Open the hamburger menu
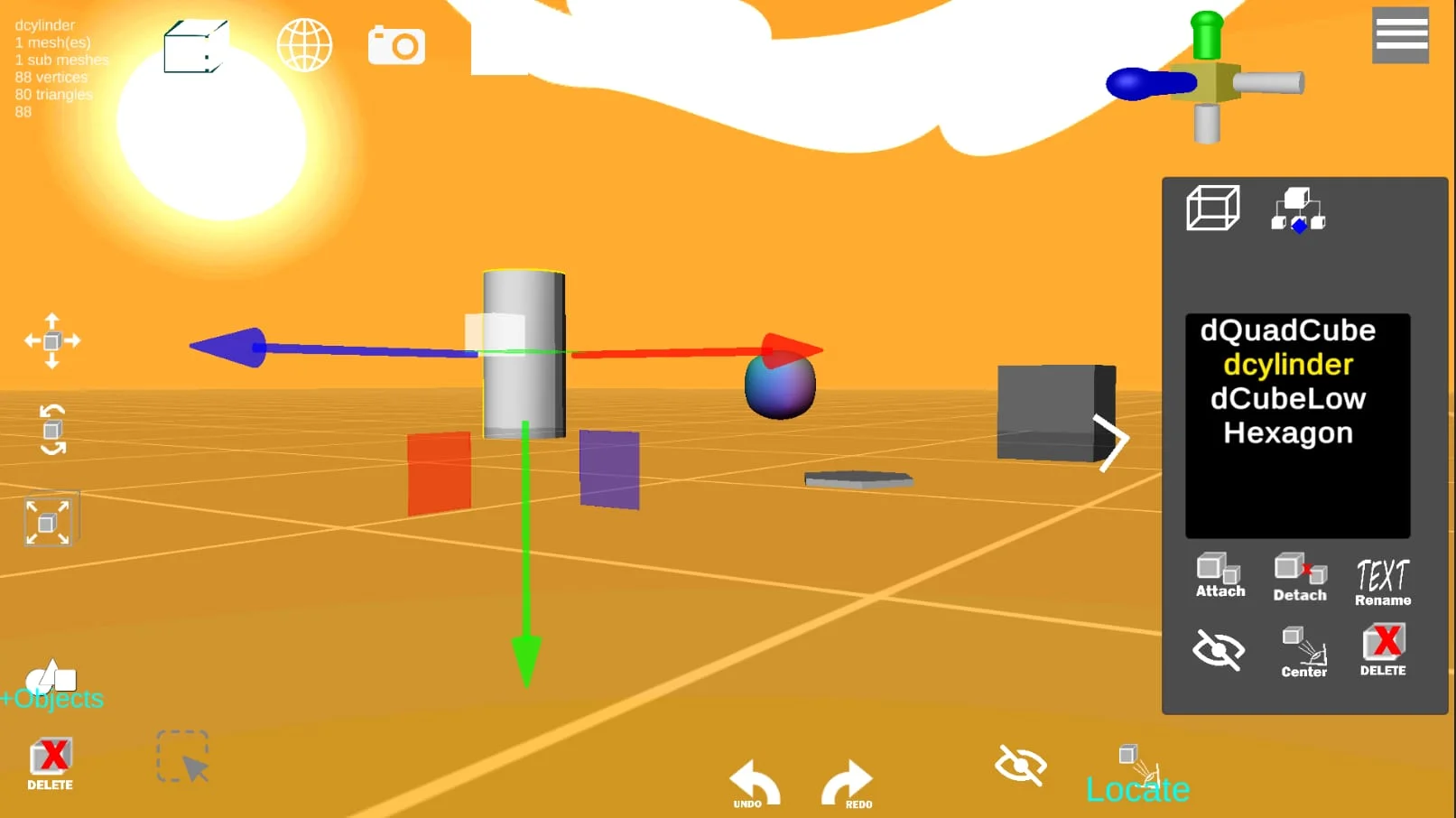1456x818 pixels. tap(1400, 35)
